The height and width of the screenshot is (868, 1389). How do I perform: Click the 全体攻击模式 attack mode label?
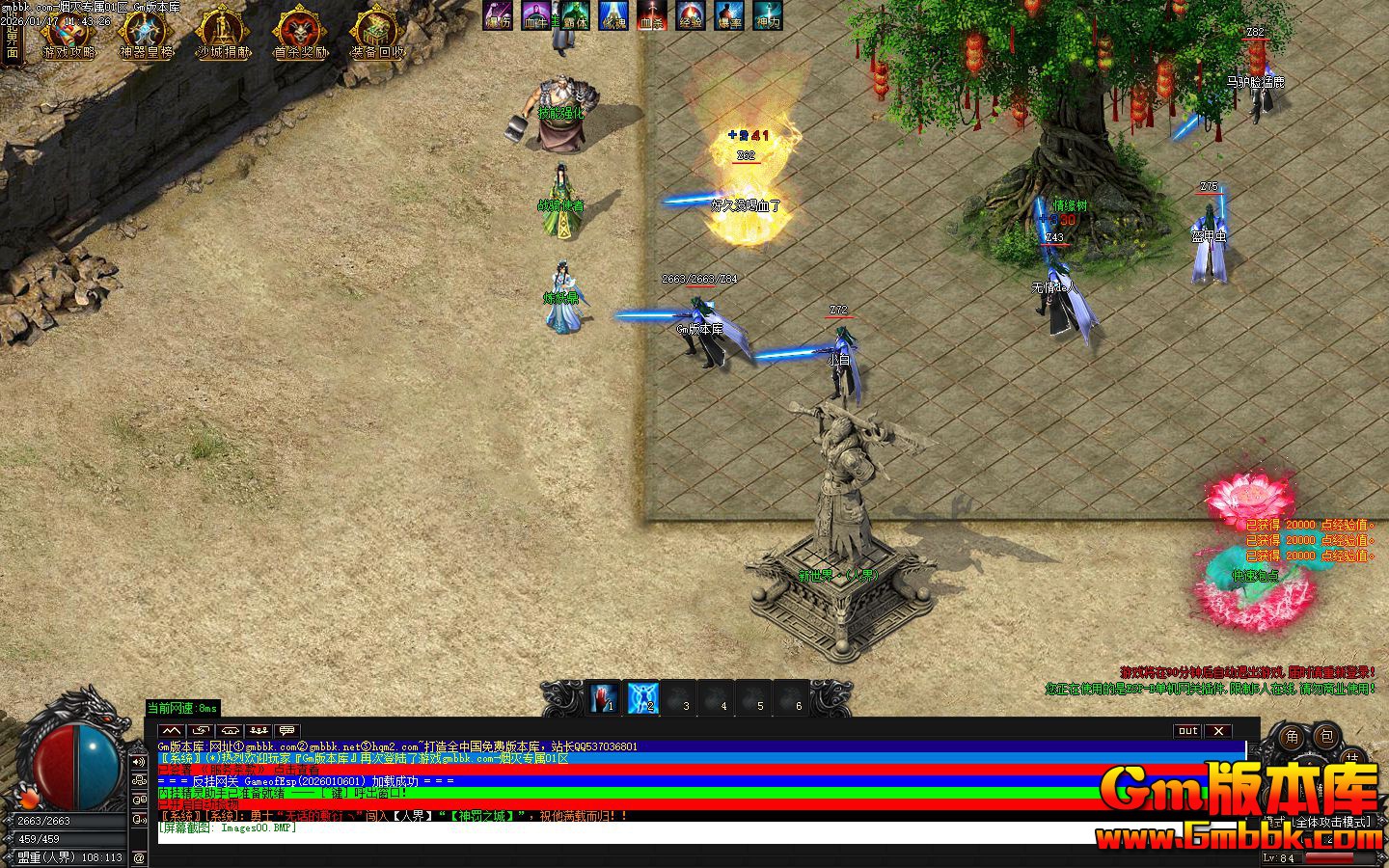click(1332, 823)
